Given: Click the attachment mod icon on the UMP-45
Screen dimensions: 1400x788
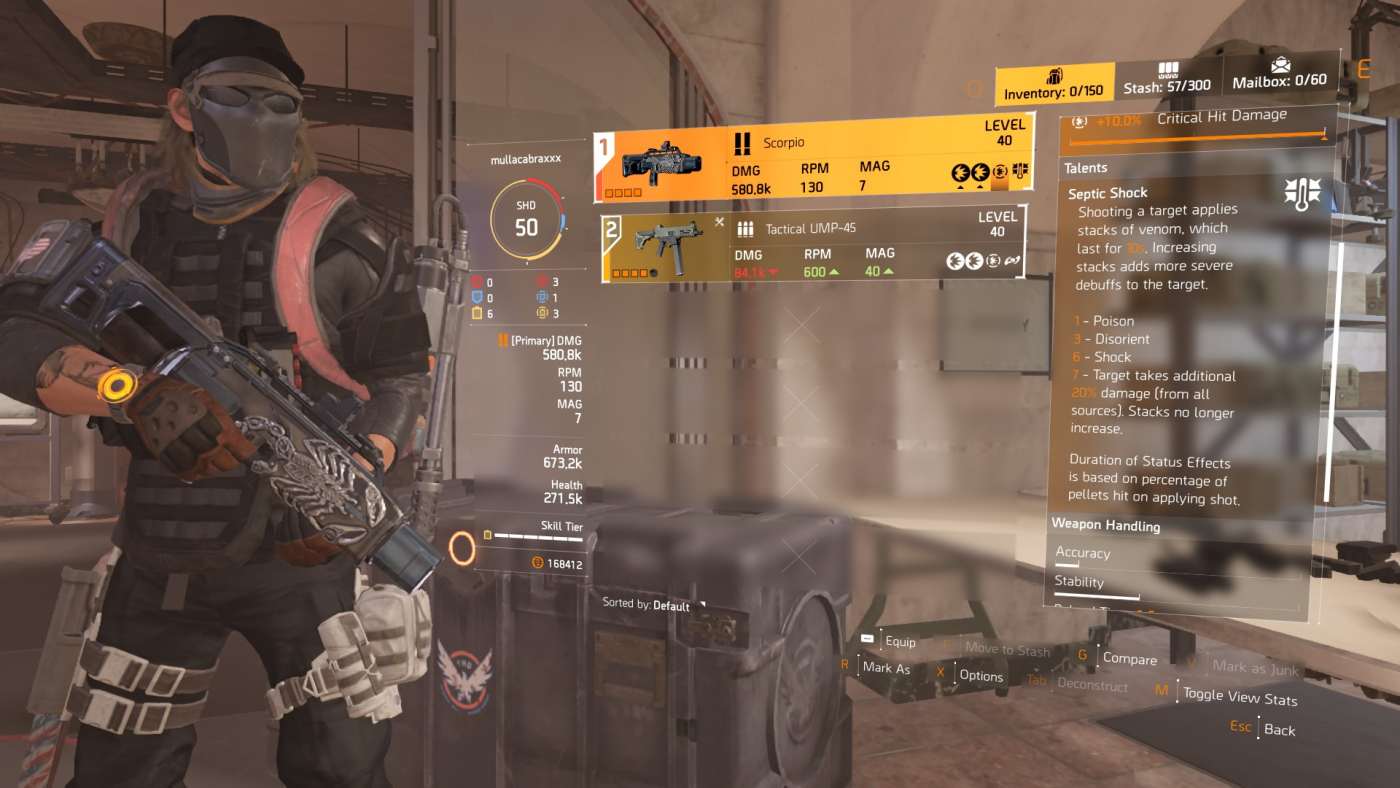Looking at the screenshot, I should click(1012, 260).
